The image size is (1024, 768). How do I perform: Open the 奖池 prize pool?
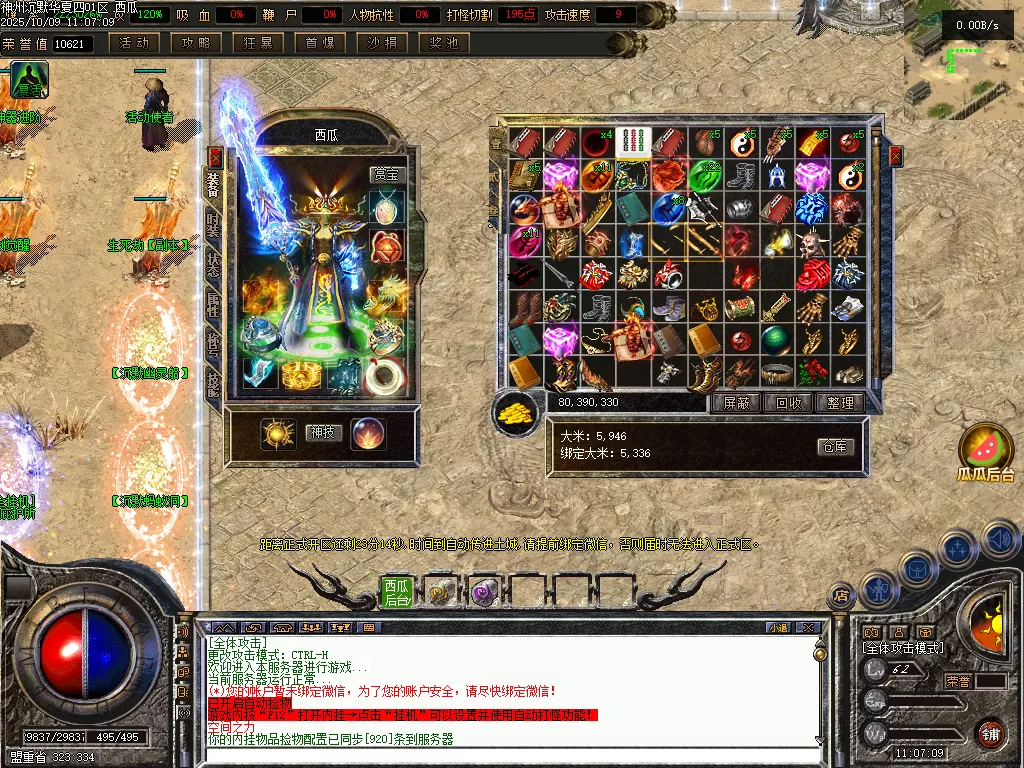(444, 43)
